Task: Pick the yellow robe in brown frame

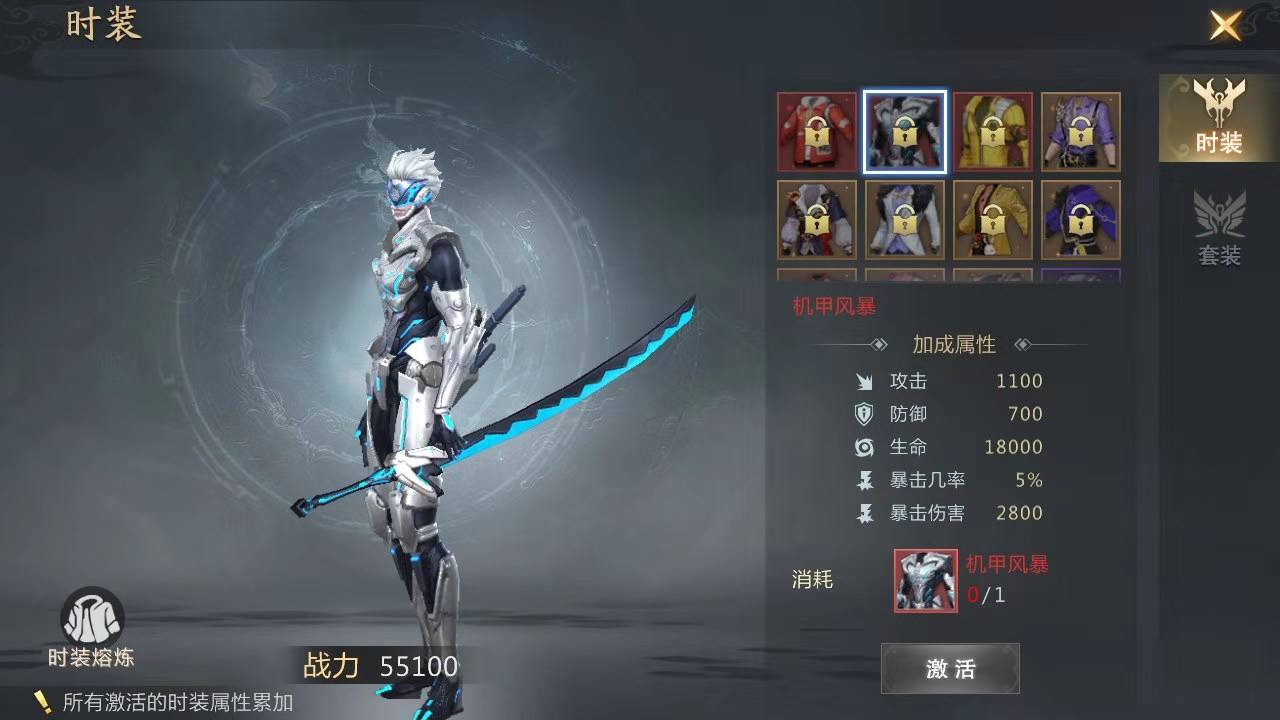Action: (993, 219)
